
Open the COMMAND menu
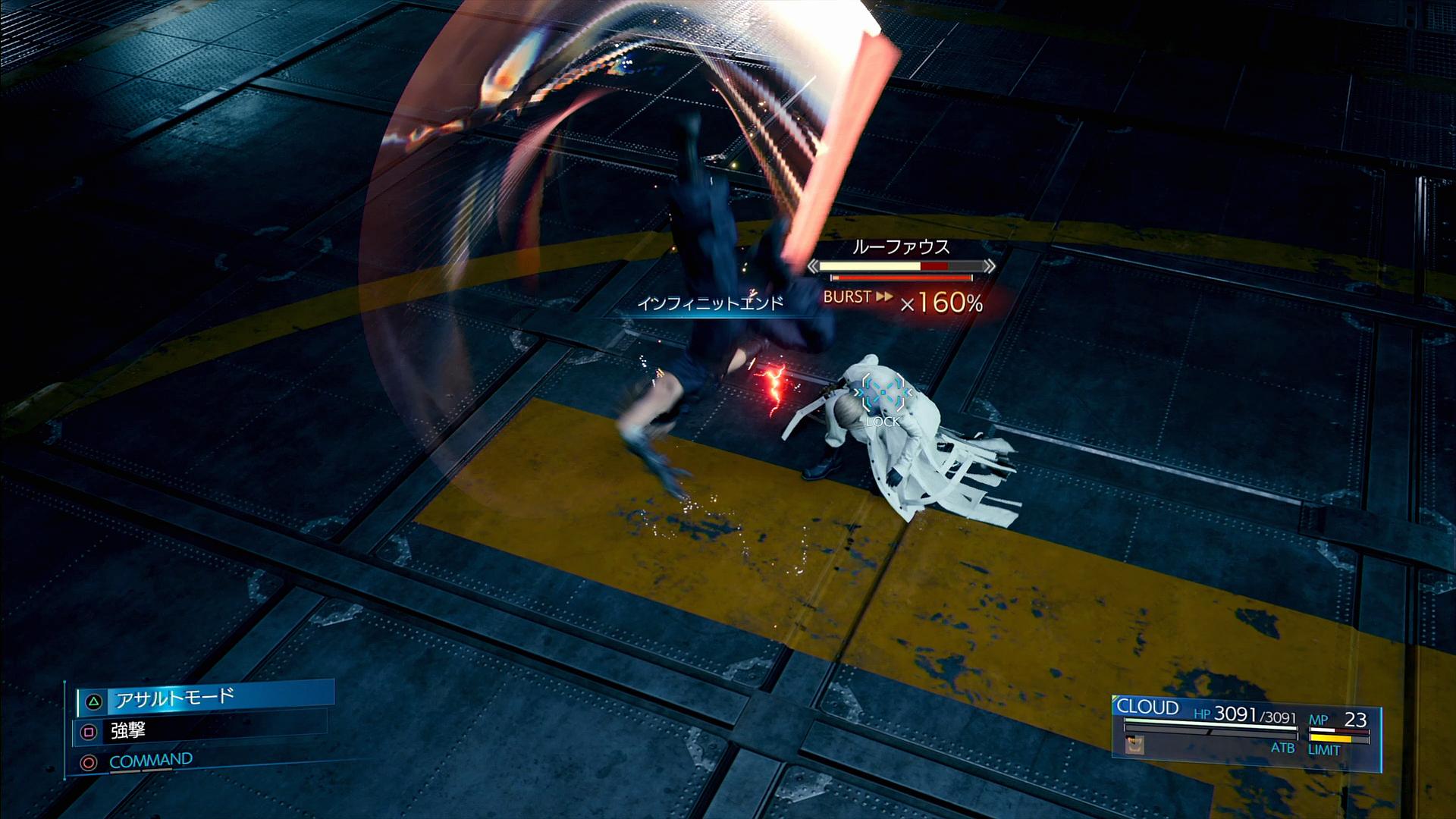click(x=150, y=761)
